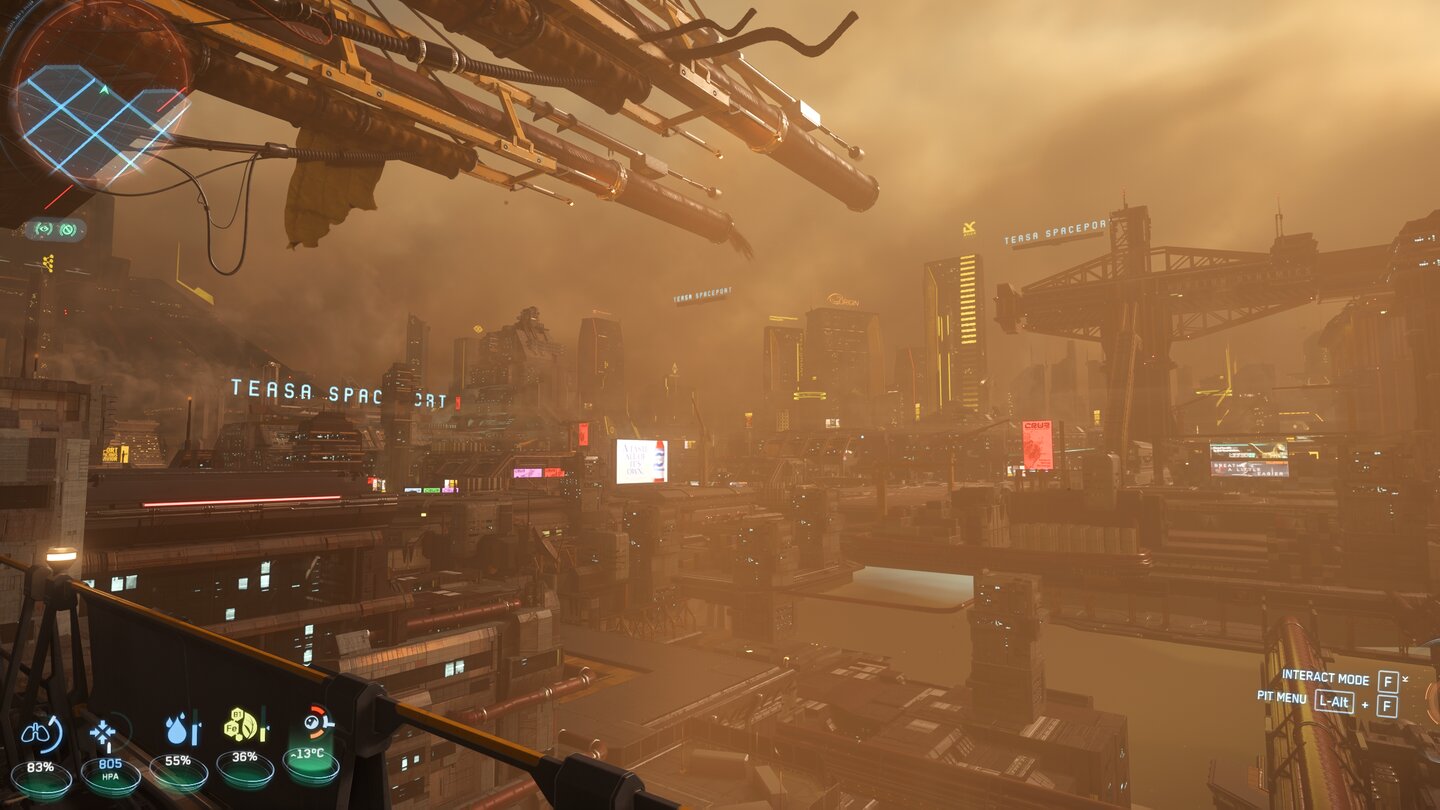Click the F key prompt beside Interact Mode
The image size is (1440, 810).
pyautogui.click(x=1386, y=679)
